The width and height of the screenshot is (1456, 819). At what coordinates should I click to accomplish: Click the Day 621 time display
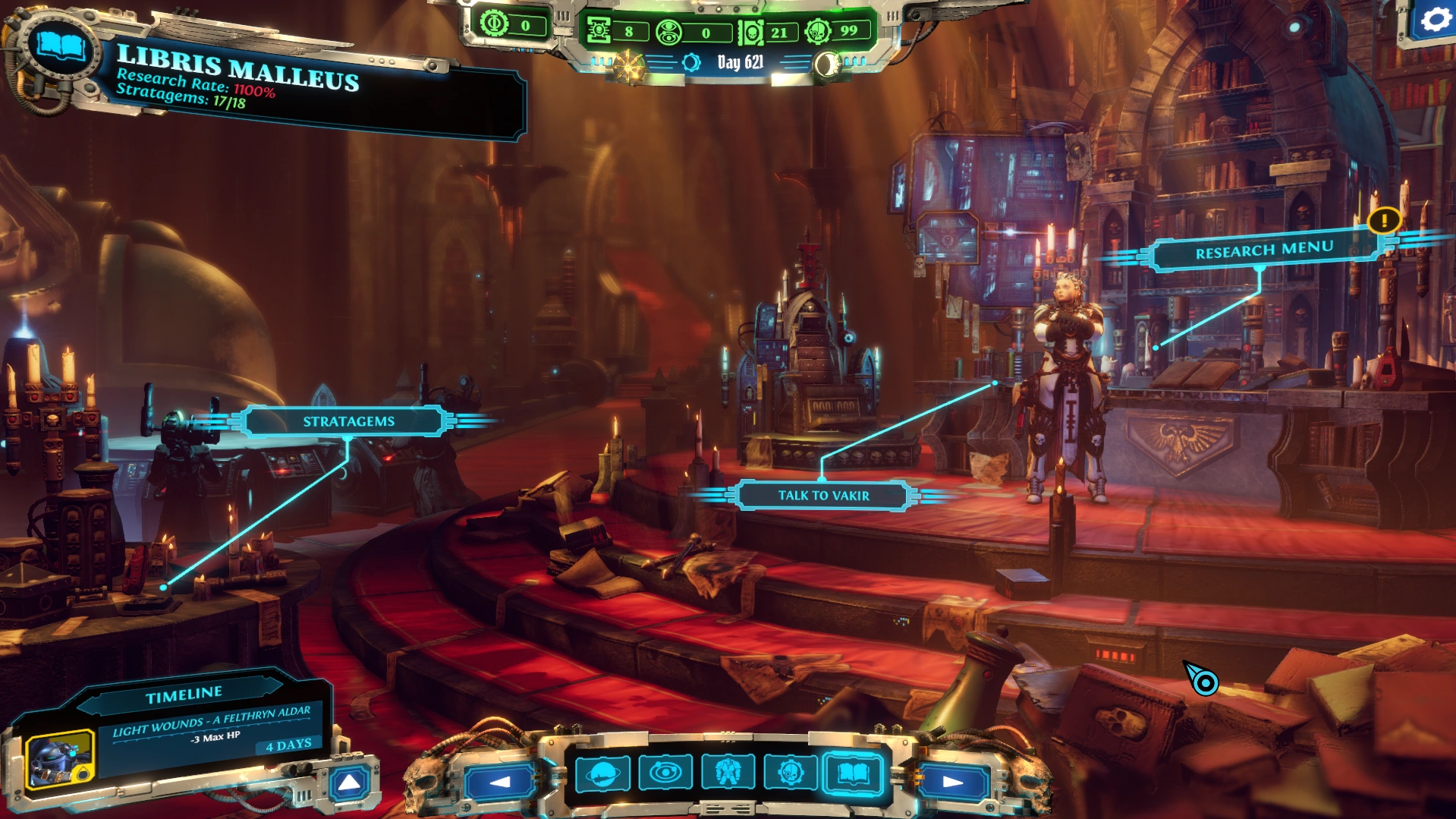[x=740, y=62]
